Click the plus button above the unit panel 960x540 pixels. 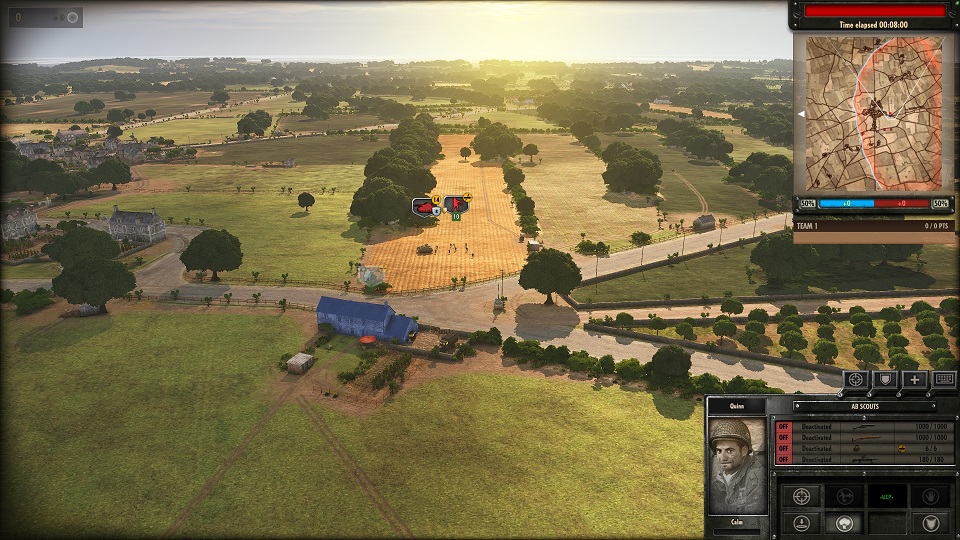tap(914, 379)
